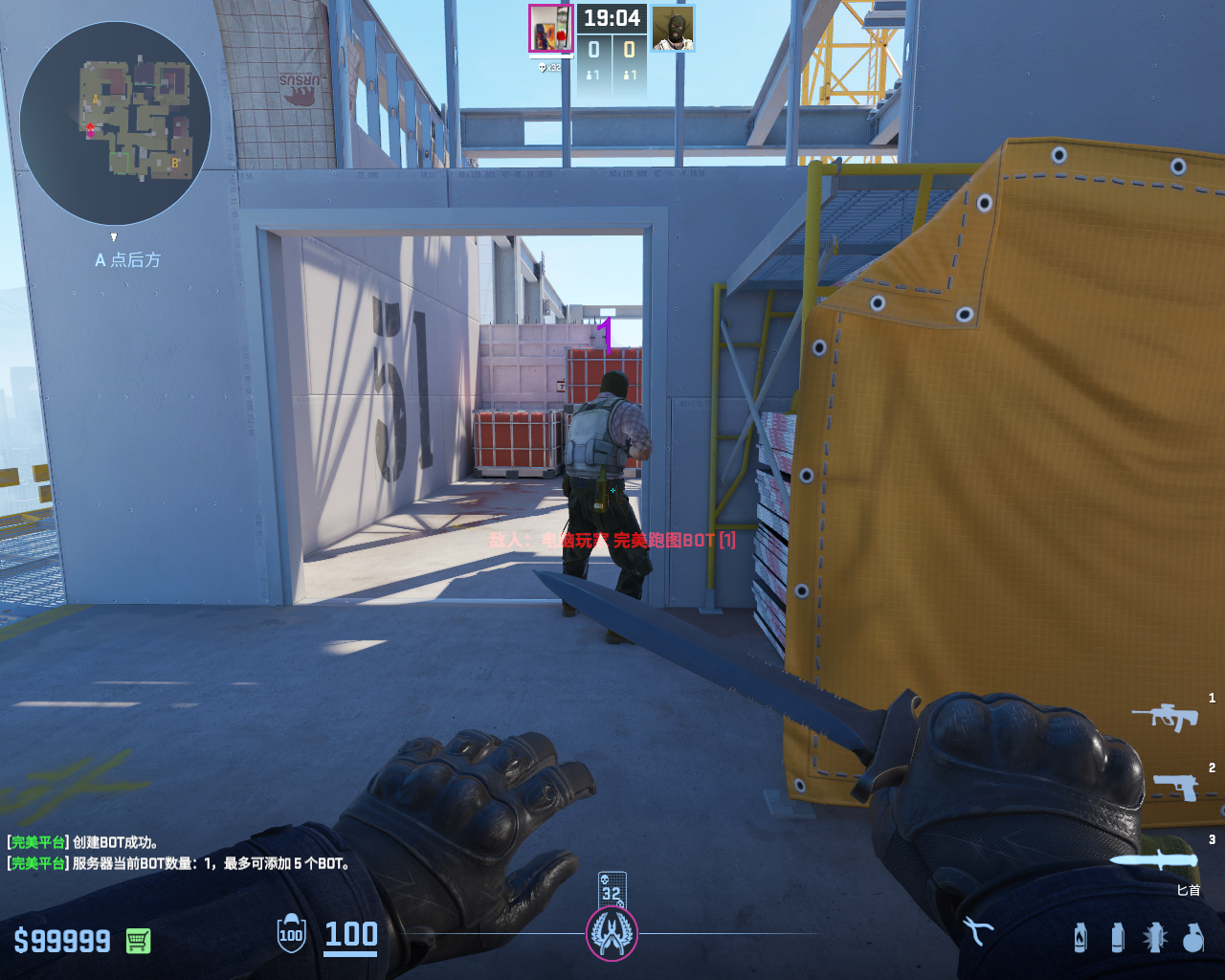Click the armor shield icon
Viewport: 1225px width, 980px height.
point(291,934)
